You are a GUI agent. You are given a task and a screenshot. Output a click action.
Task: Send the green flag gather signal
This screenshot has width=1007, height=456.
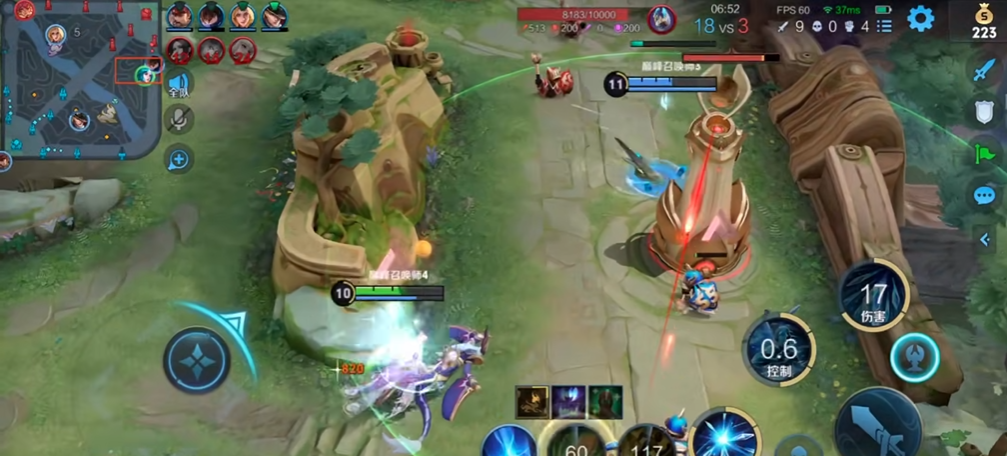(x=984, y=154)
